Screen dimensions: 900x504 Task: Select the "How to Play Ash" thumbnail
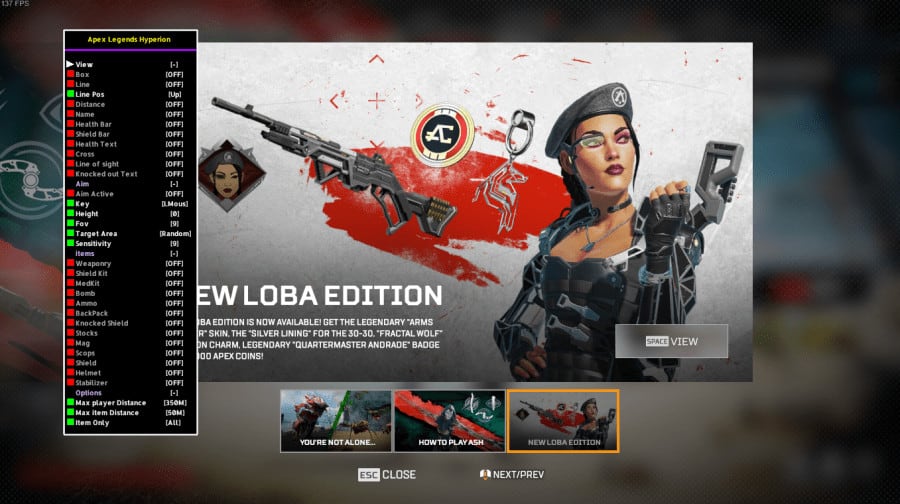click(x=449, y=420)
